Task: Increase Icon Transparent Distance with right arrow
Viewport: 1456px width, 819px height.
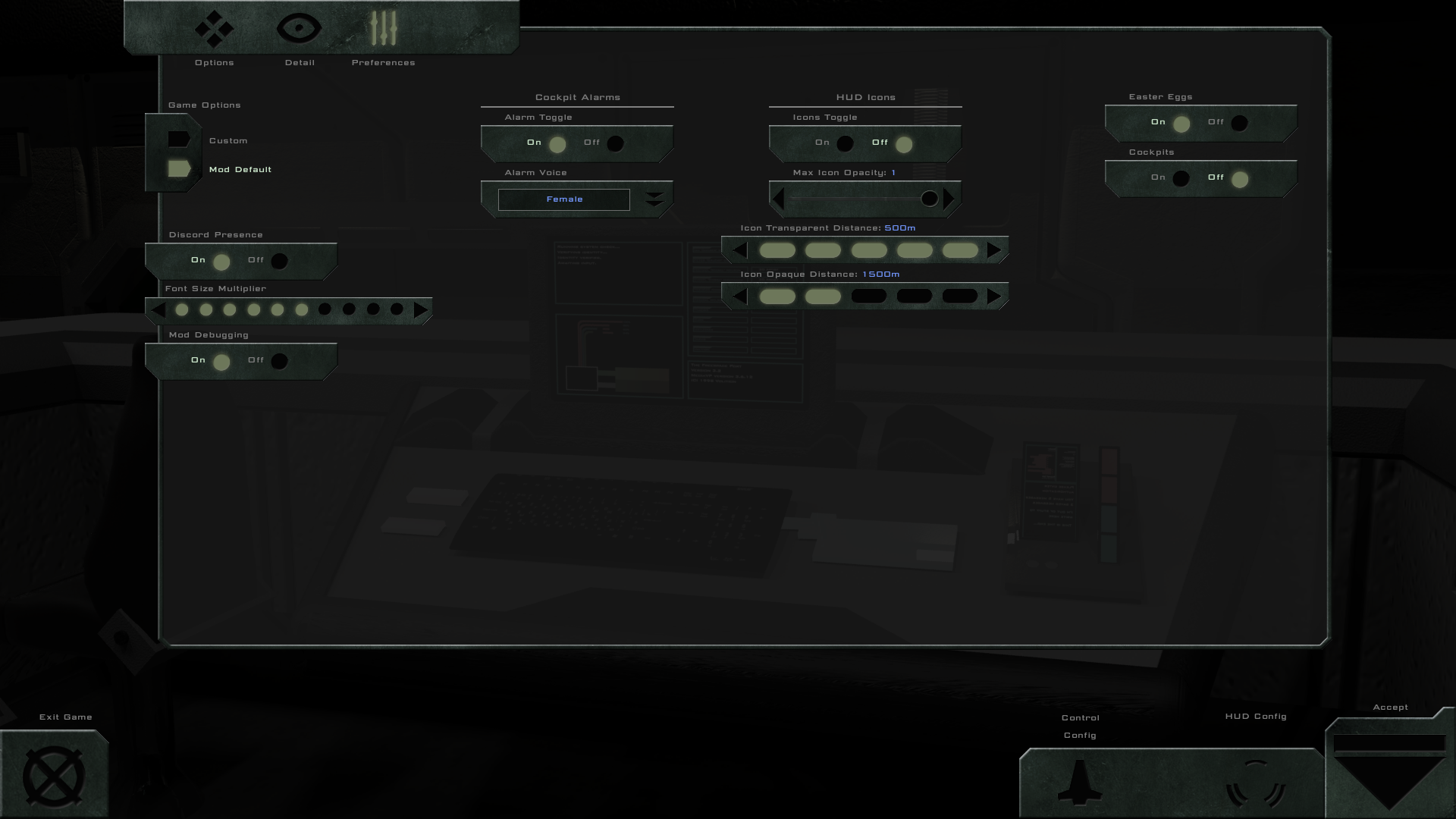Action: (995, 250)
